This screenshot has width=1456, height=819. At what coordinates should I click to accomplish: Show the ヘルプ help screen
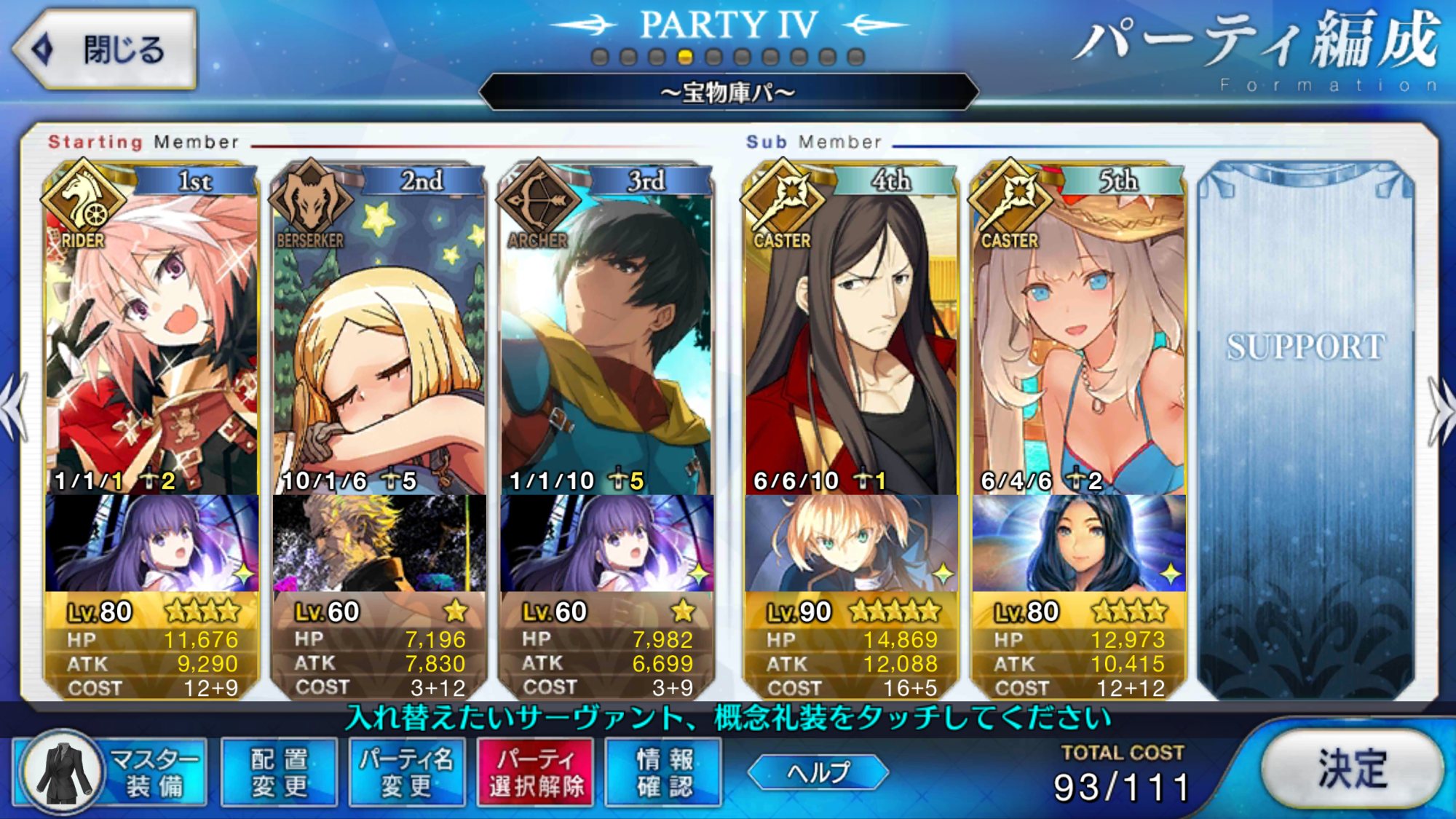coord(818,772)
